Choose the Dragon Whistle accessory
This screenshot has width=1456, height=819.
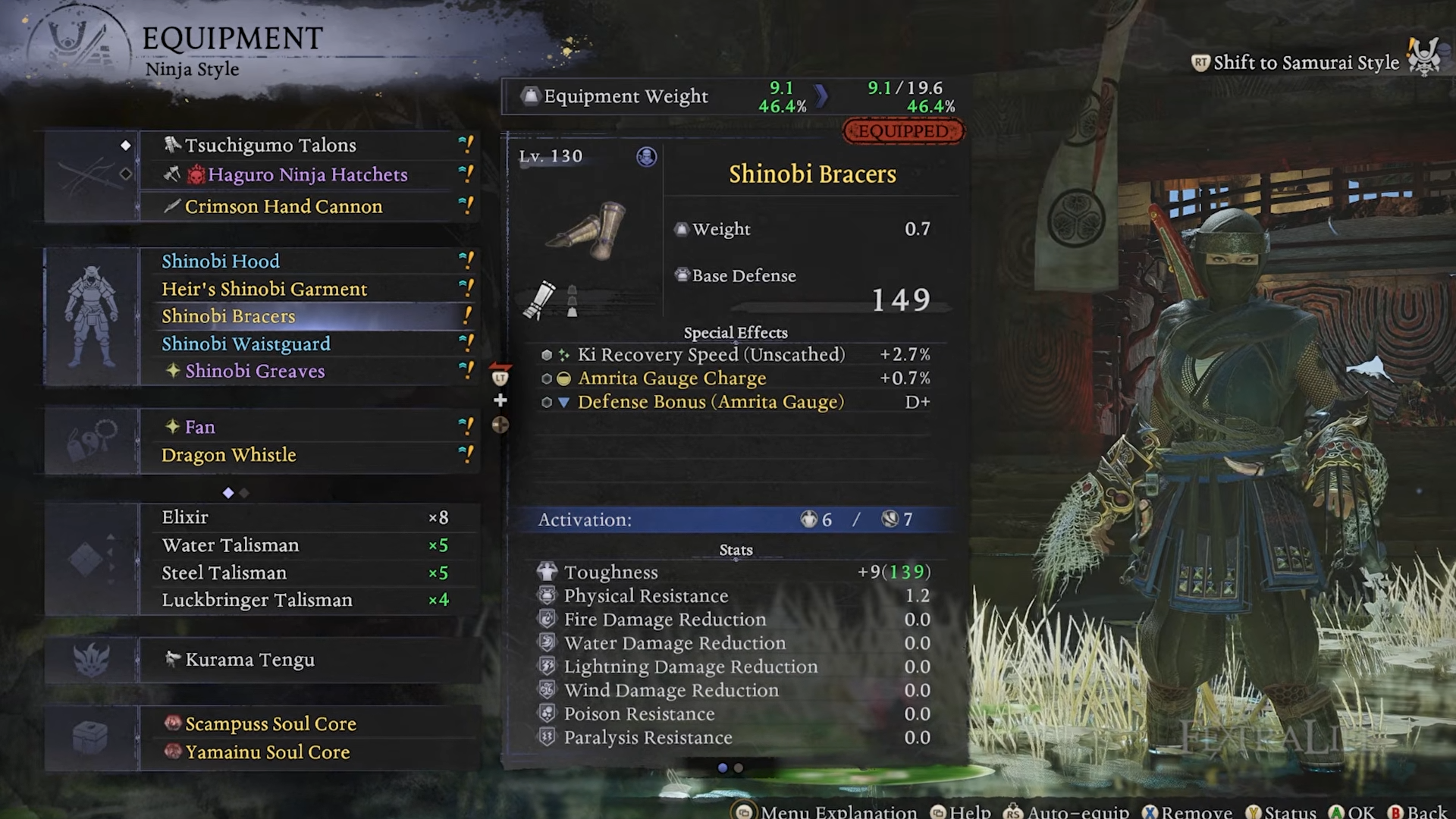228,455
